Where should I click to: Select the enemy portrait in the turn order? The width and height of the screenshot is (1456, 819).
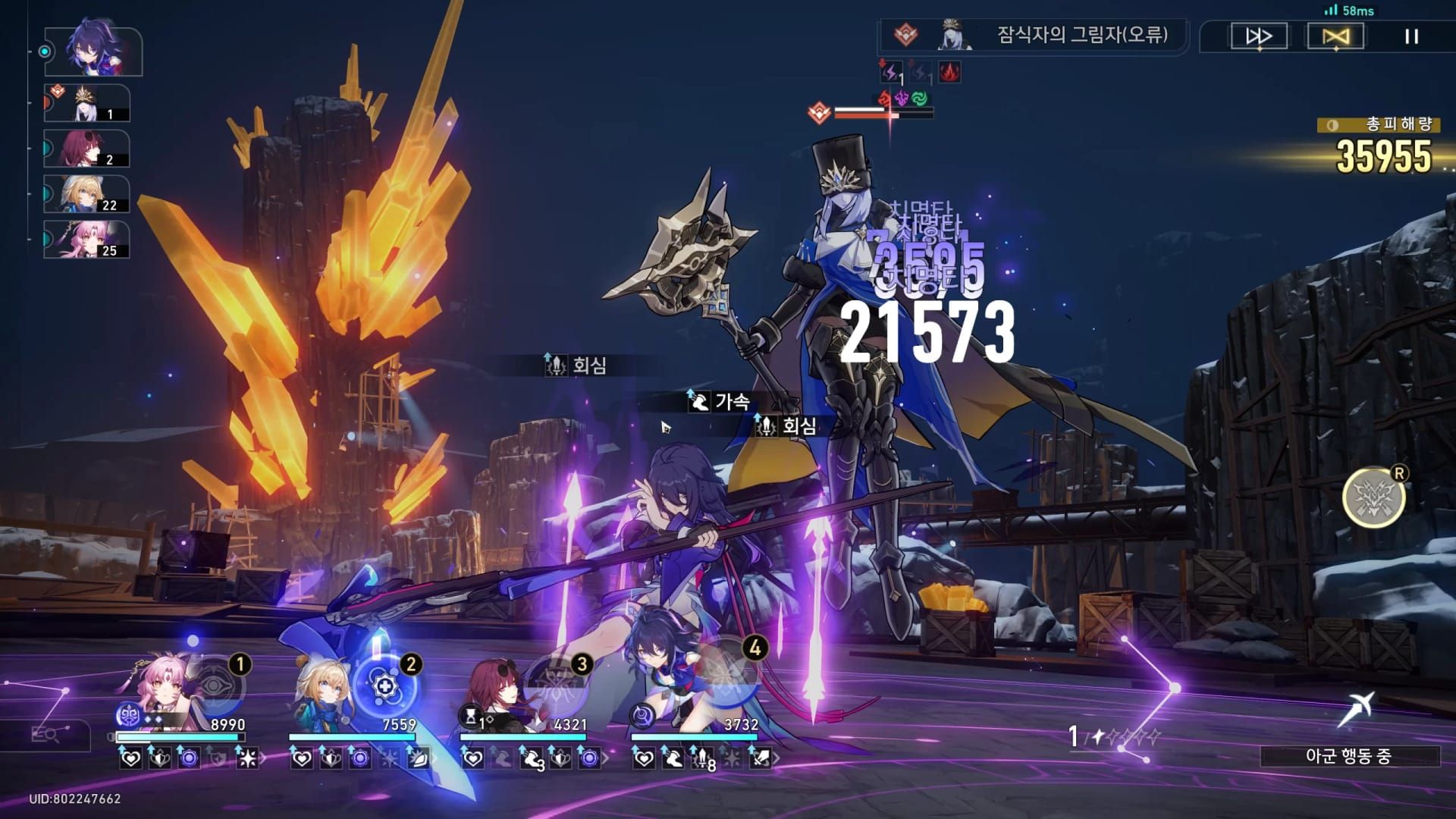coord(88,104)
